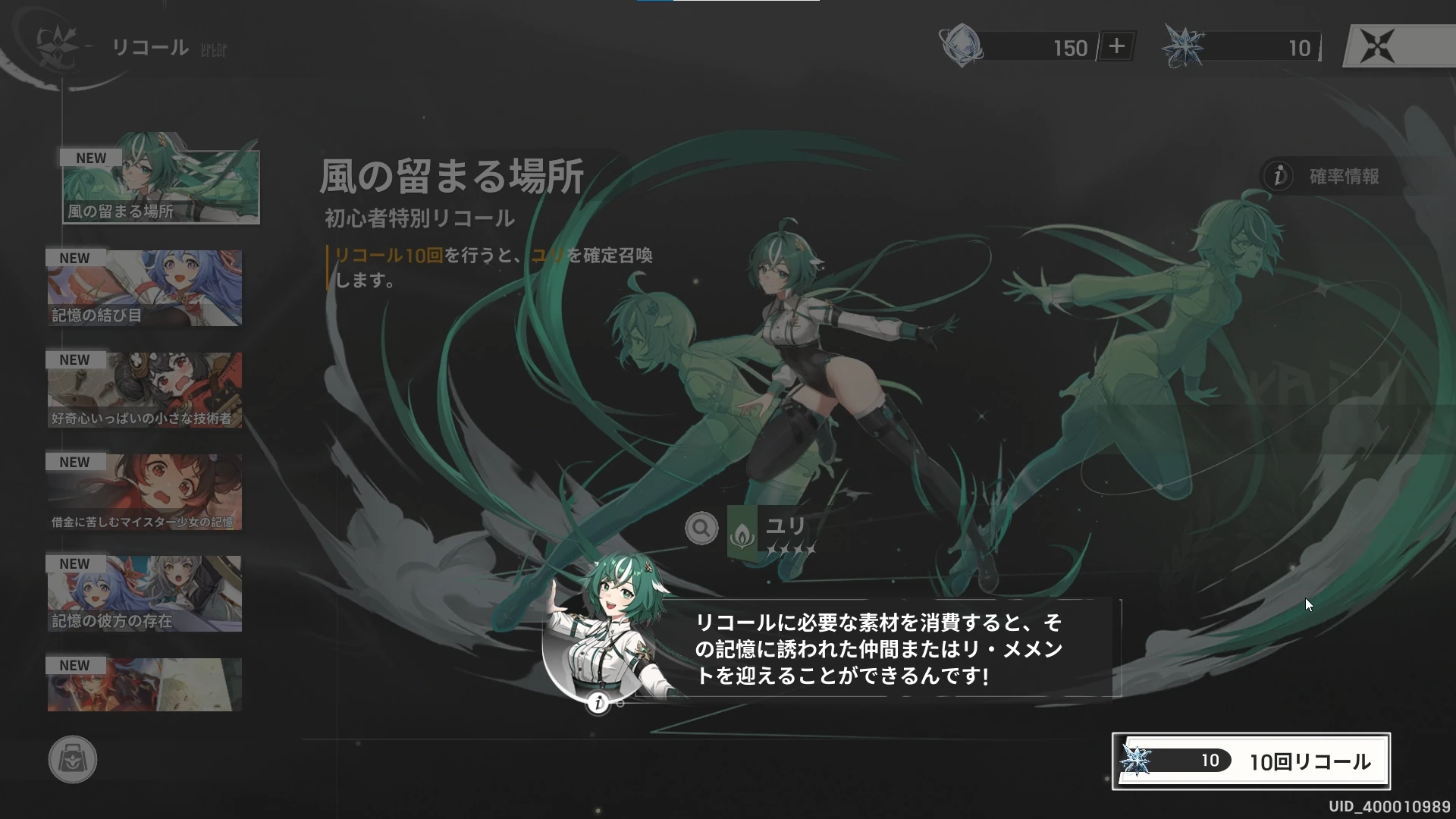Image resolution: width=1456 pixels, height=819 pixels.
Task: Select the 風の留まる場所 banner
Action: pyautogui.click(x=160, y=184)
